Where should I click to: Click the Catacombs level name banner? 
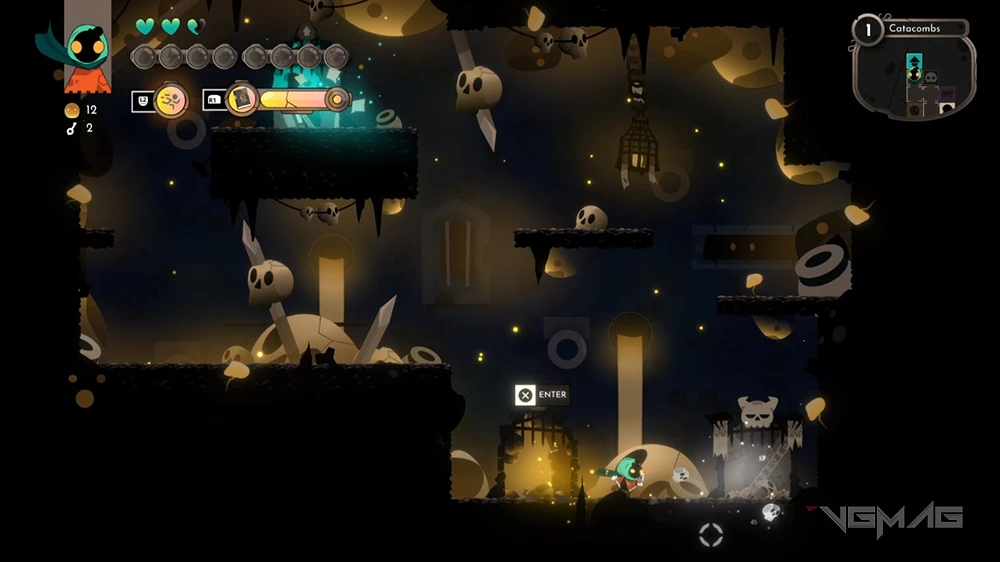coord(924,29)
